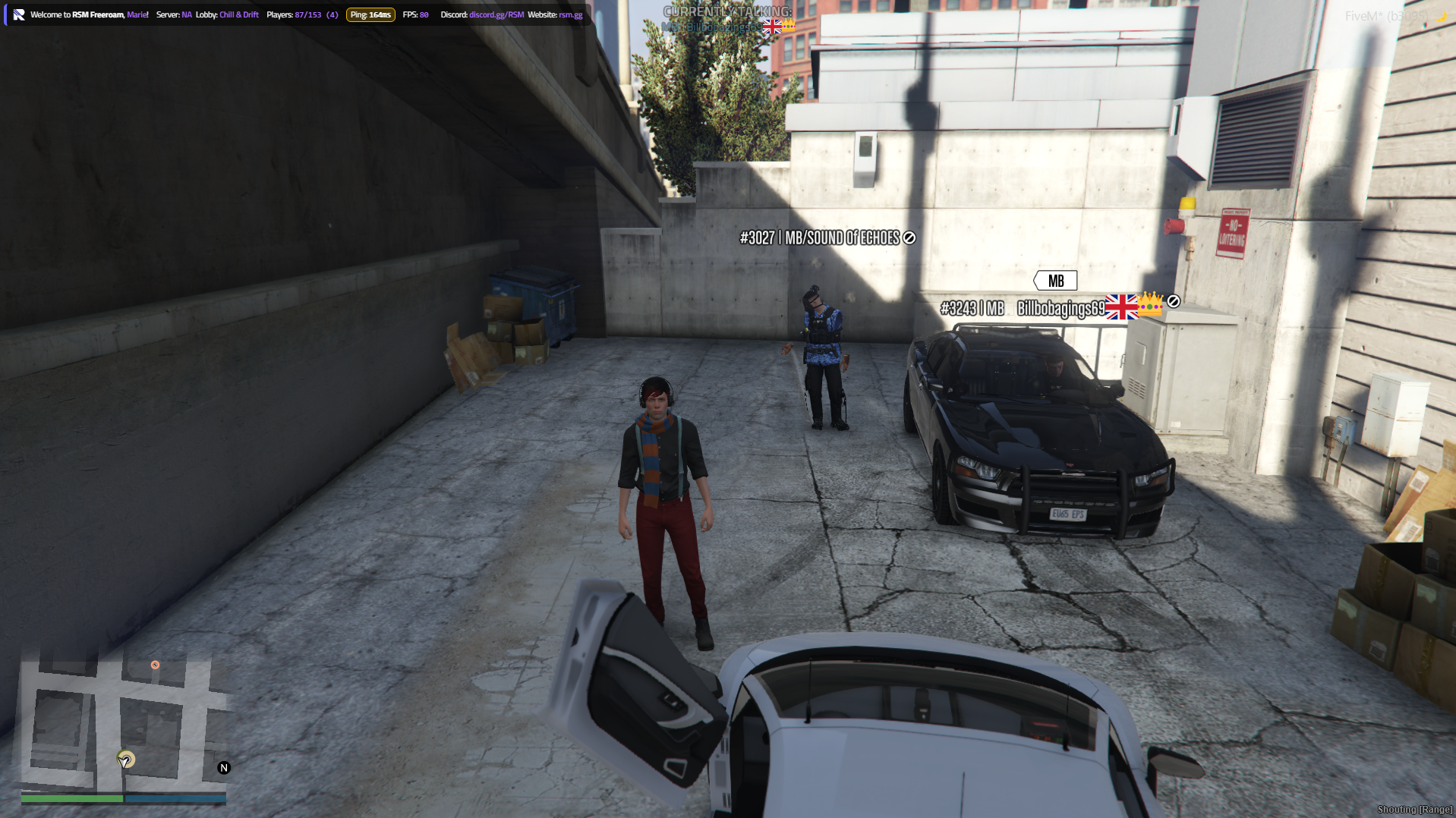Click the Chill & Drift lobby label
The width and height of the screenshot is (1456, 818).
click(239, 15)
